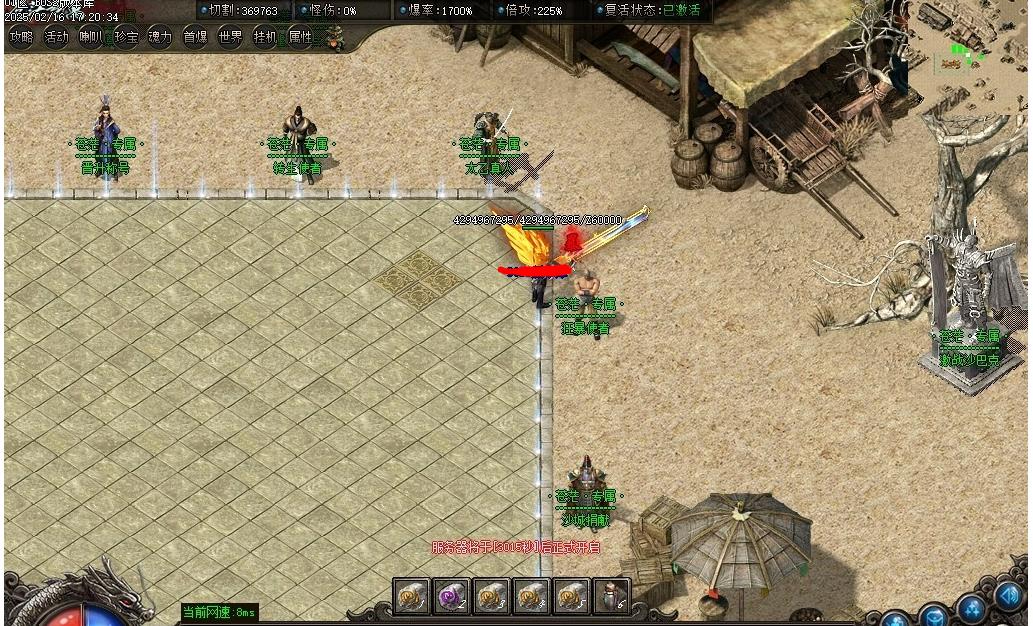Viewport: 1033px width, 626px height.
Task: Click the minimap of the town
Action: coord(975,45)
